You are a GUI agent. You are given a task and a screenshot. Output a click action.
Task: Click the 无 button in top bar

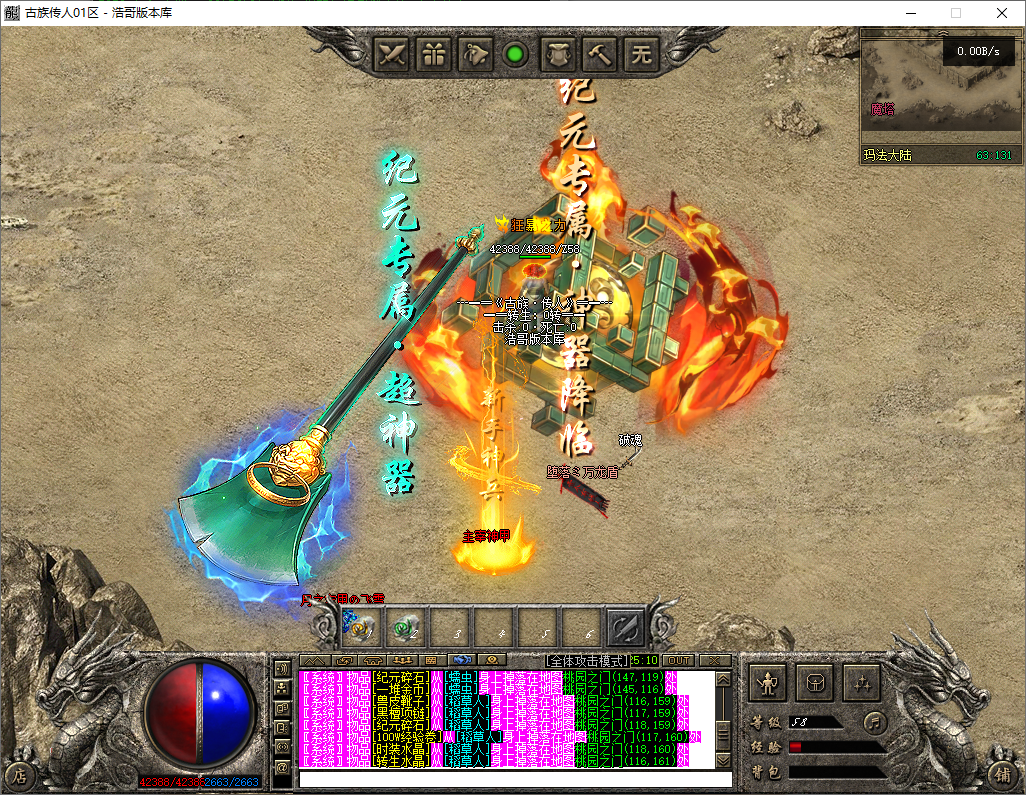coord(641,54)
